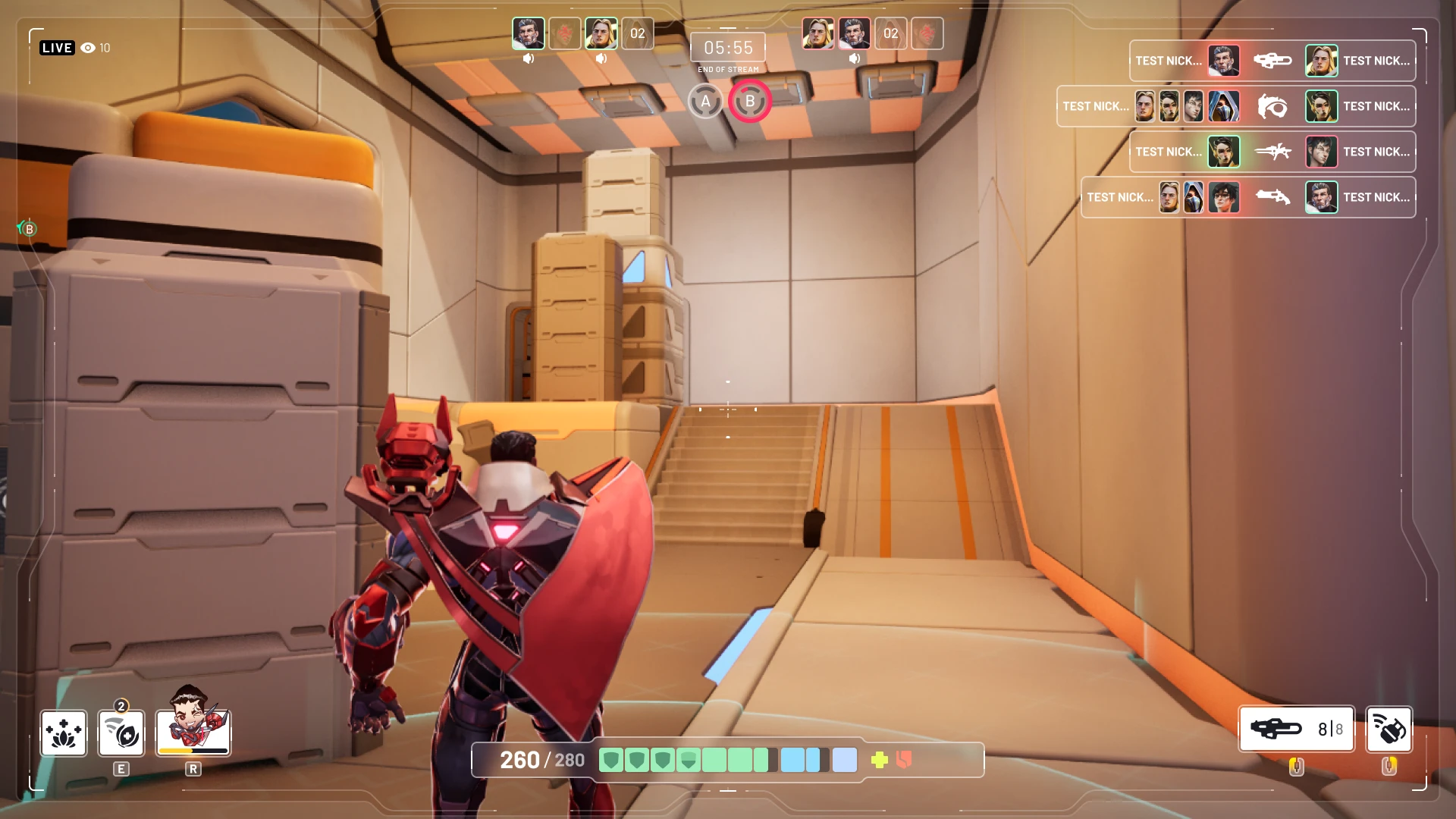This screenshot has height=819, width=1456.
Task: Select the A site indicator
Action: tap(705, 102)
